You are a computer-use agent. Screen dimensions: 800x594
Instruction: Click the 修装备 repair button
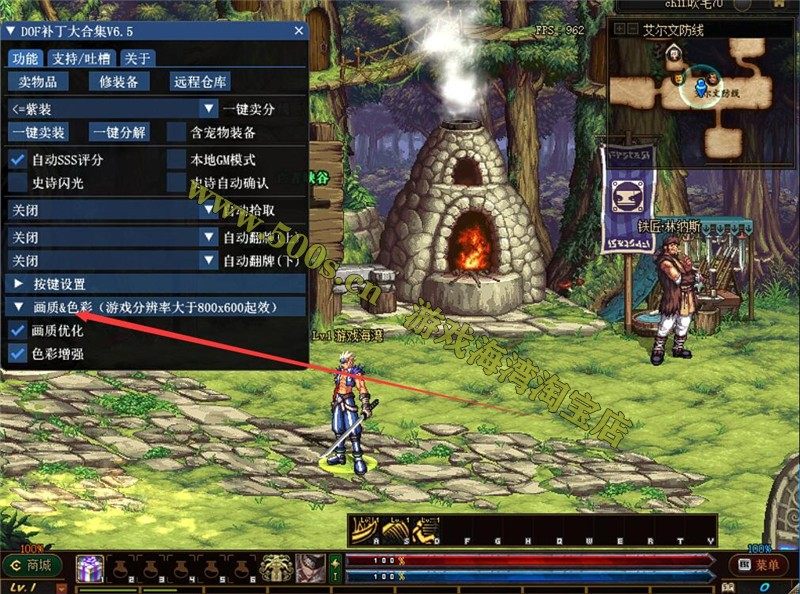tap(119, 82)
